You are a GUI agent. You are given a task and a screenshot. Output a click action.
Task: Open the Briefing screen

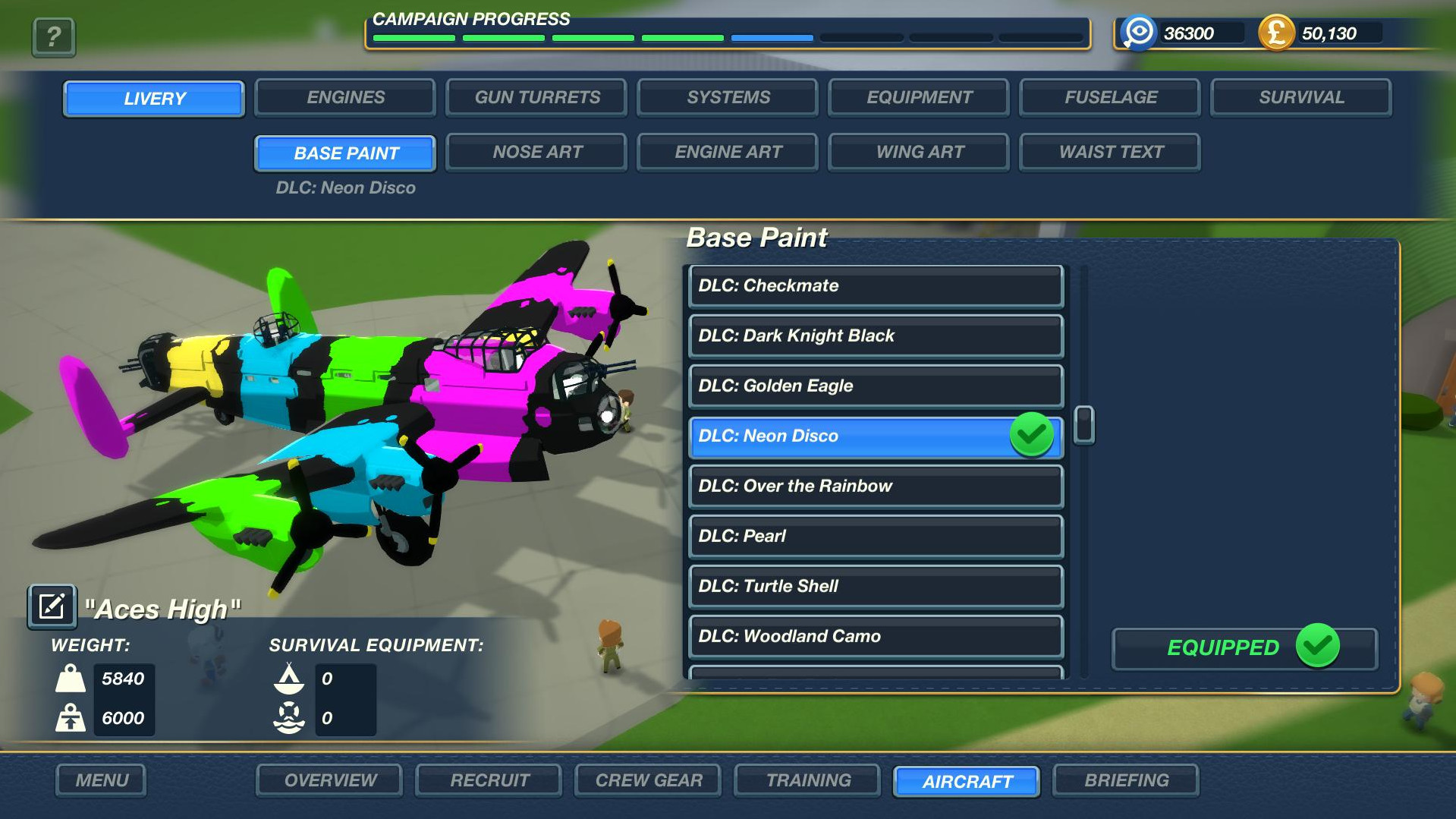click(1126, 780)
